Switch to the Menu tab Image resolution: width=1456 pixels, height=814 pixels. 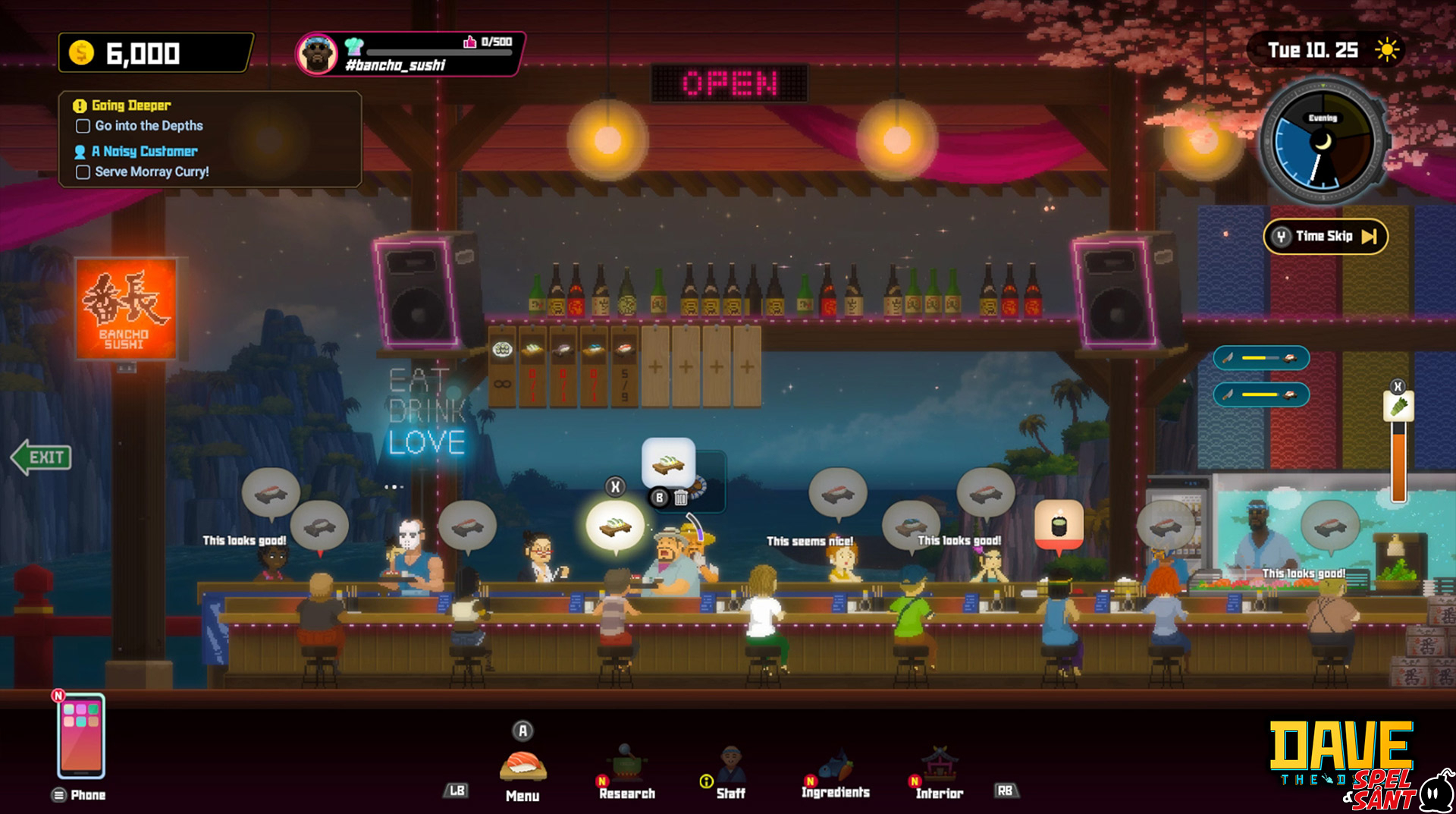pyautogui.click(x=522, y=768)
